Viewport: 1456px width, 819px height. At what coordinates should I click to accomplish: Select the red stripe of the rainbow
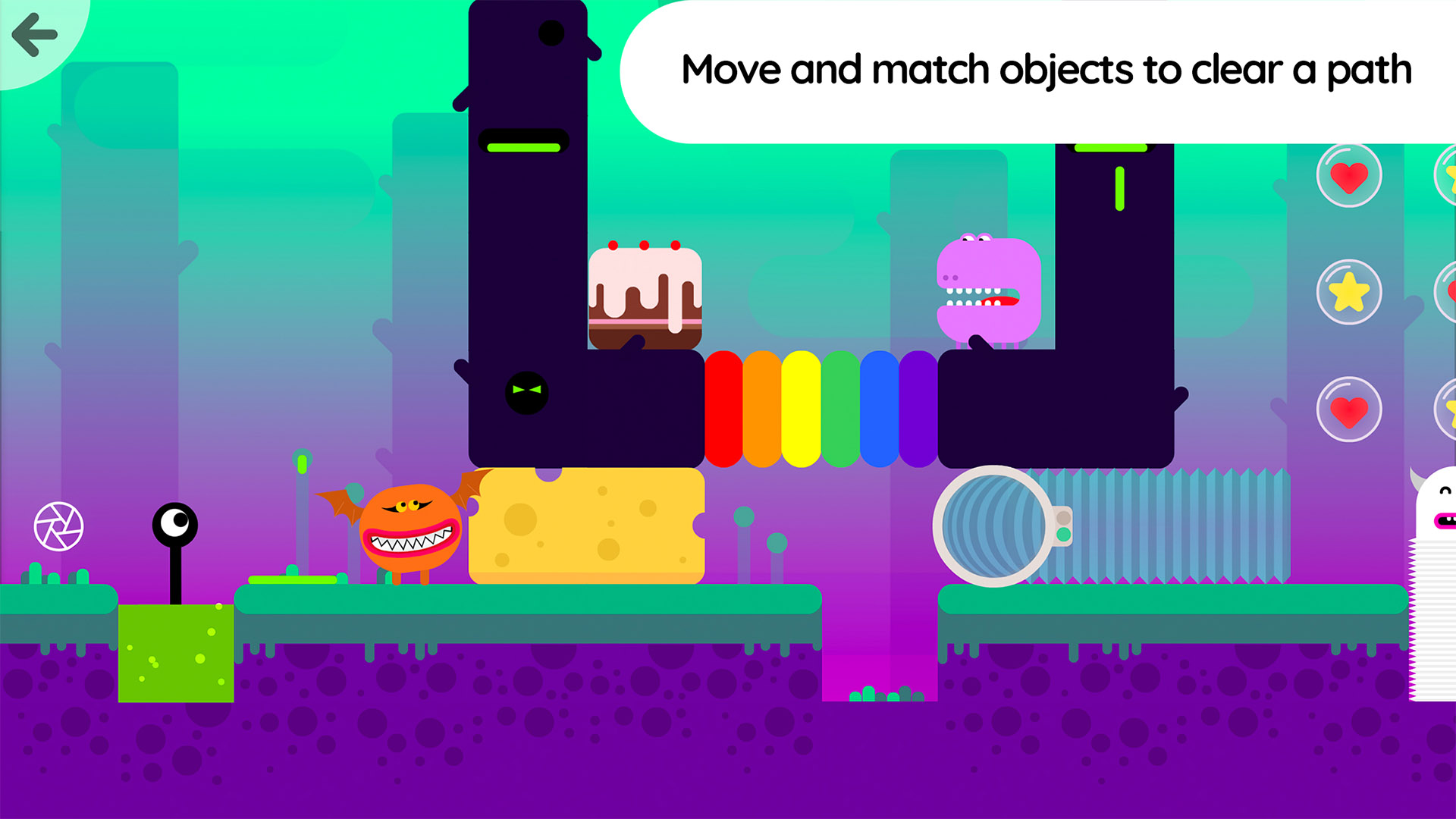pyautogui.click(x=724, y=408)
